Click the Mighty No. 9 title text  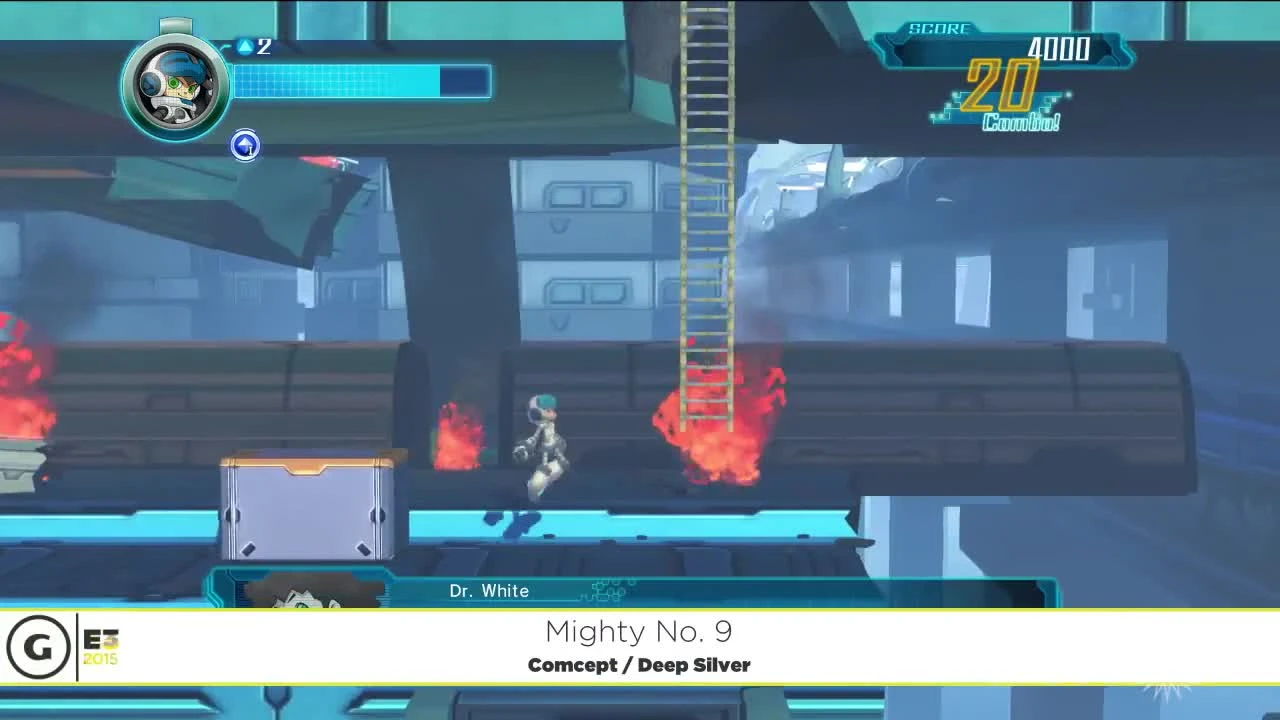click(639, 632)
